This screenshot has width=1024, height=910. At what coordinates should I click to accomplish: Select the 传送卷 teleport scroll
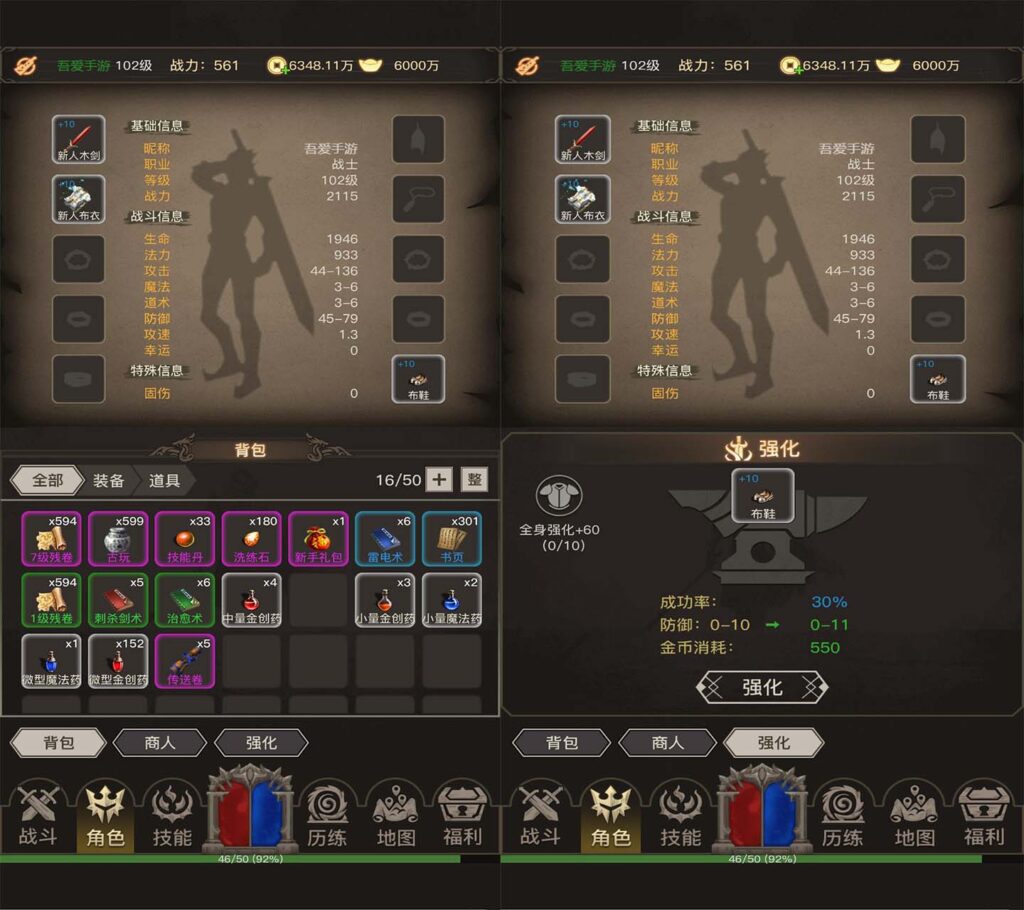pyautogui.click(x=185, y=661)
